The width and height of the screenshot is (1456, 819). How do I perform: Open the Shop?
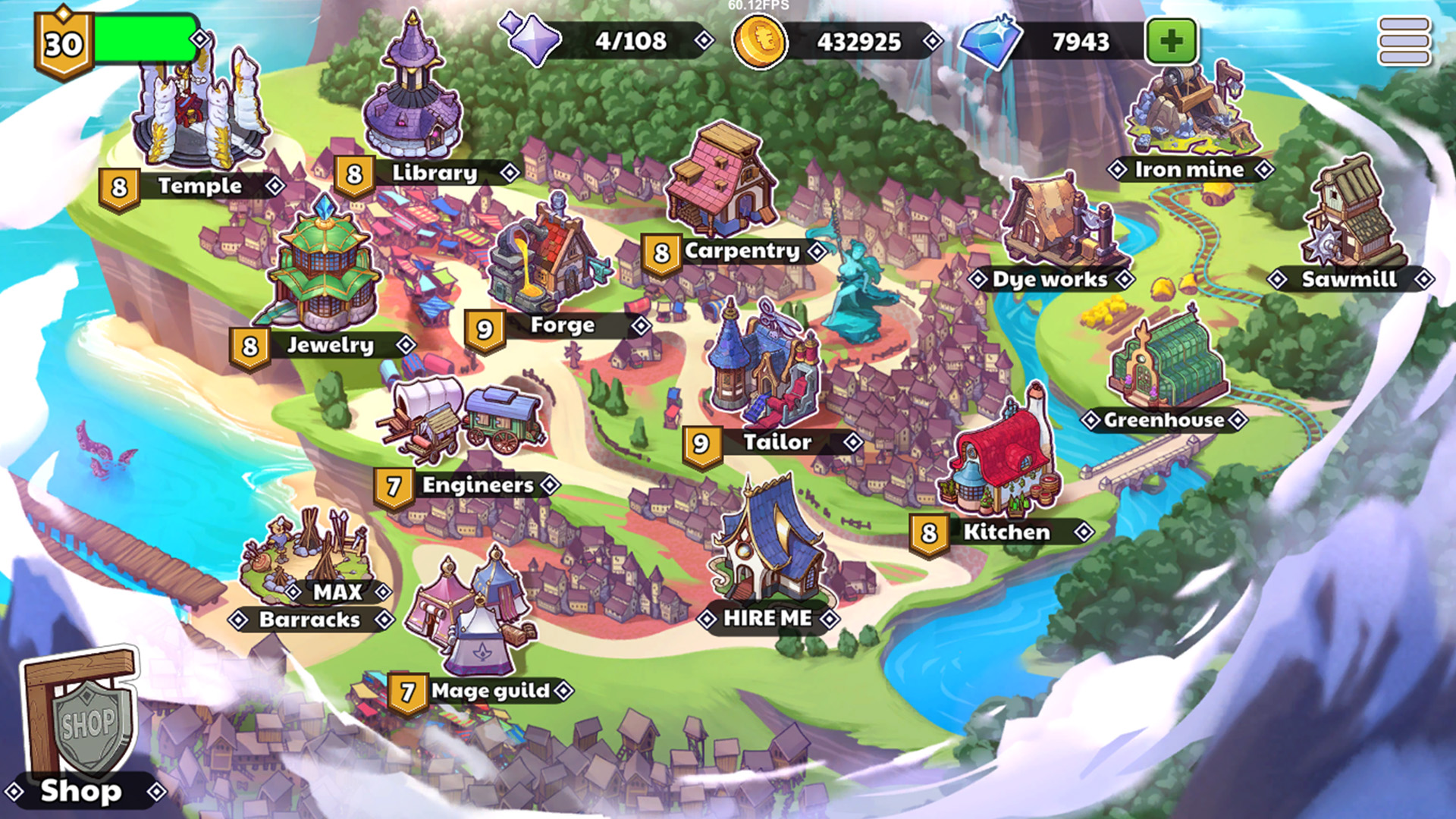click(81, 791)
